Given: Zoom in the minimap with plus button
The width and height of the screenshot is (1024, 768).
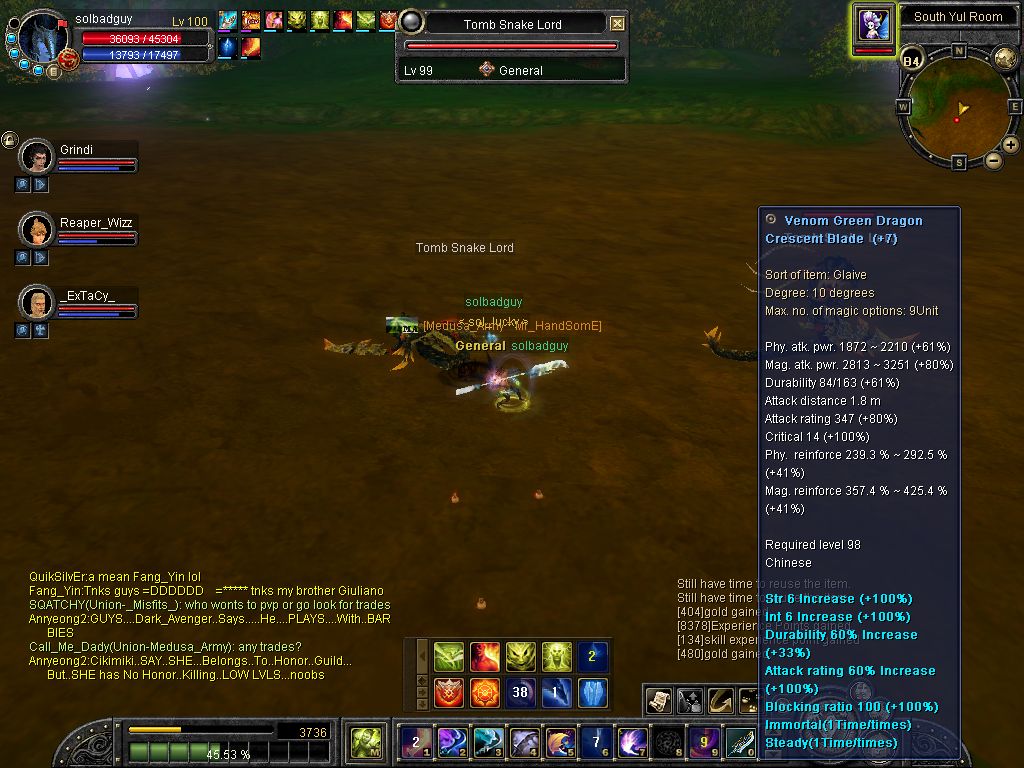Looking at the screenshot, I should click(x=1010, y=145).
